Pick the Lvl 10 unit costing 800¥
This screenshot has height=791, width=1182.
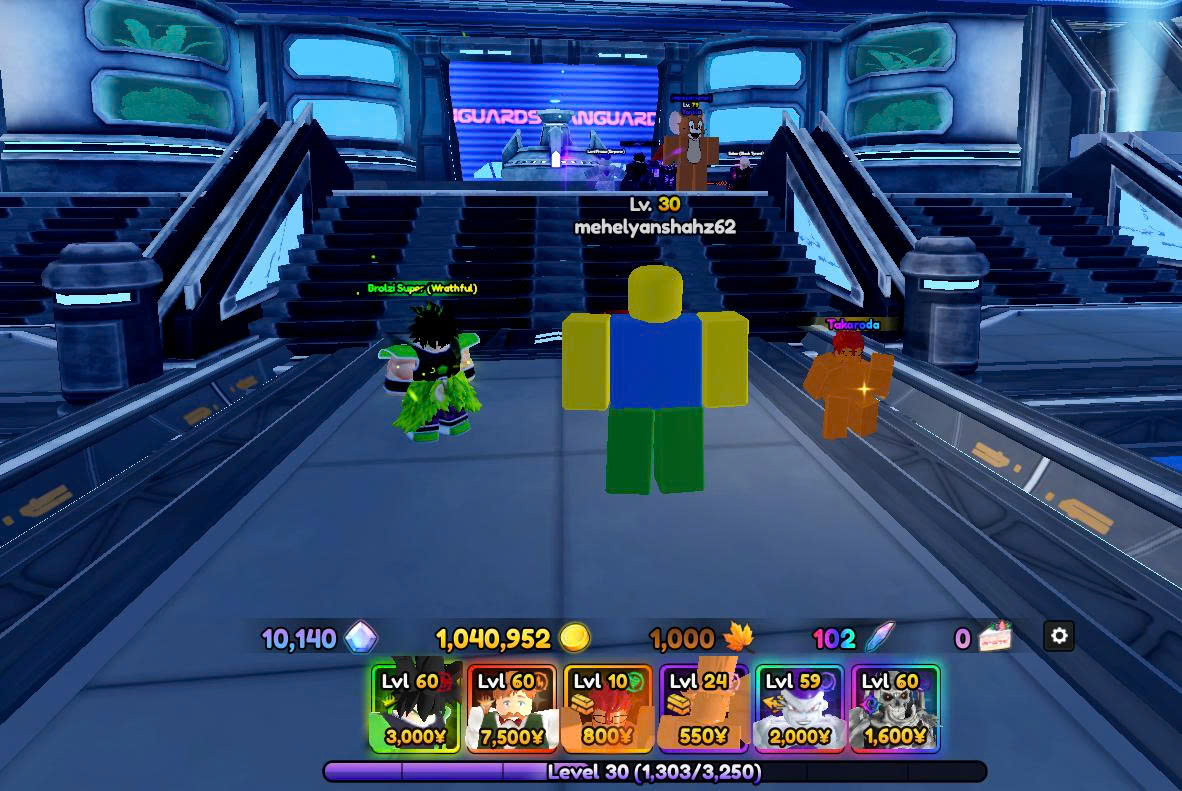coord(608,708)
